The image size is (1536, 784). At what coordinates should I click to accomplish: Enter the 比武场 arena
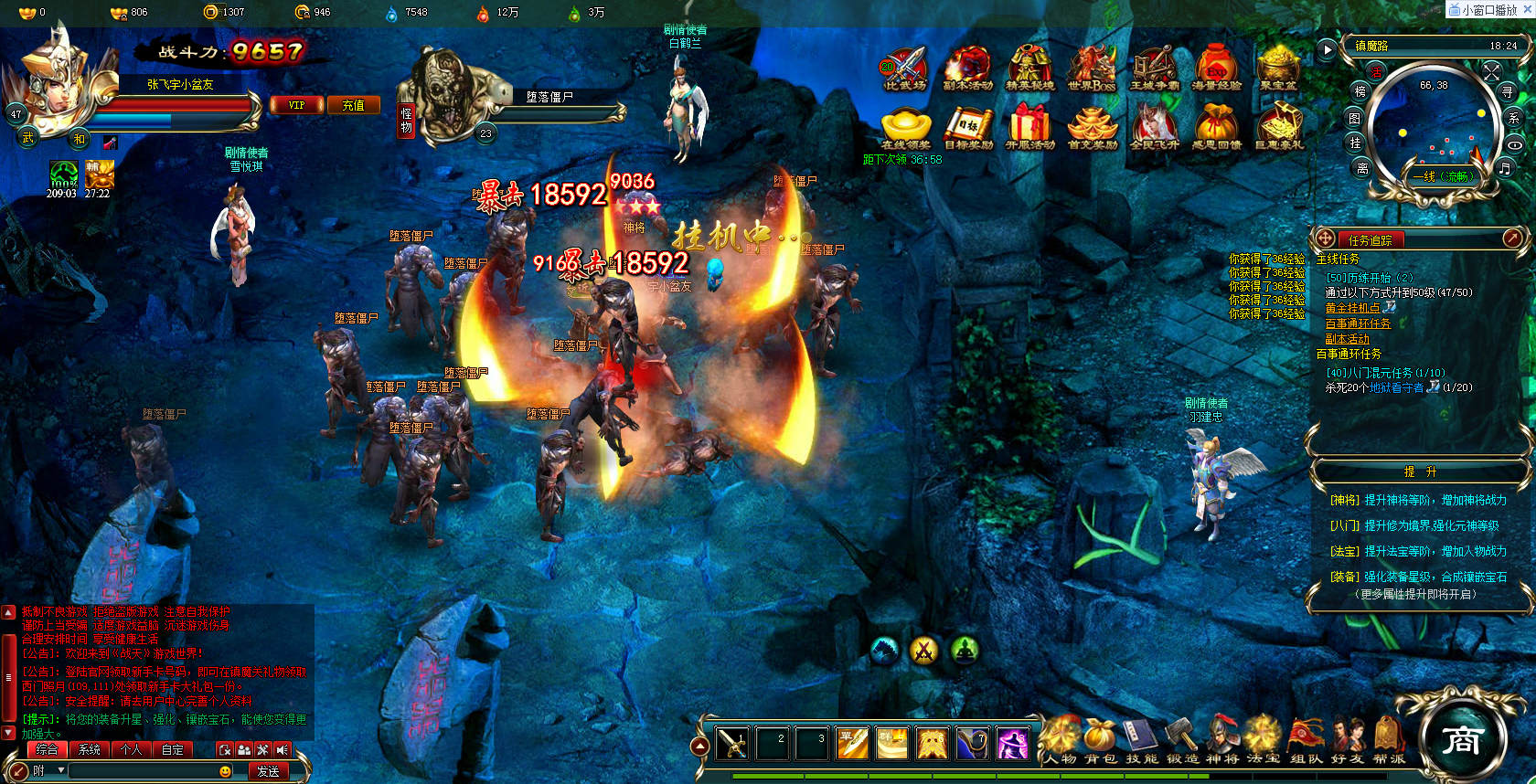(904, 69)
